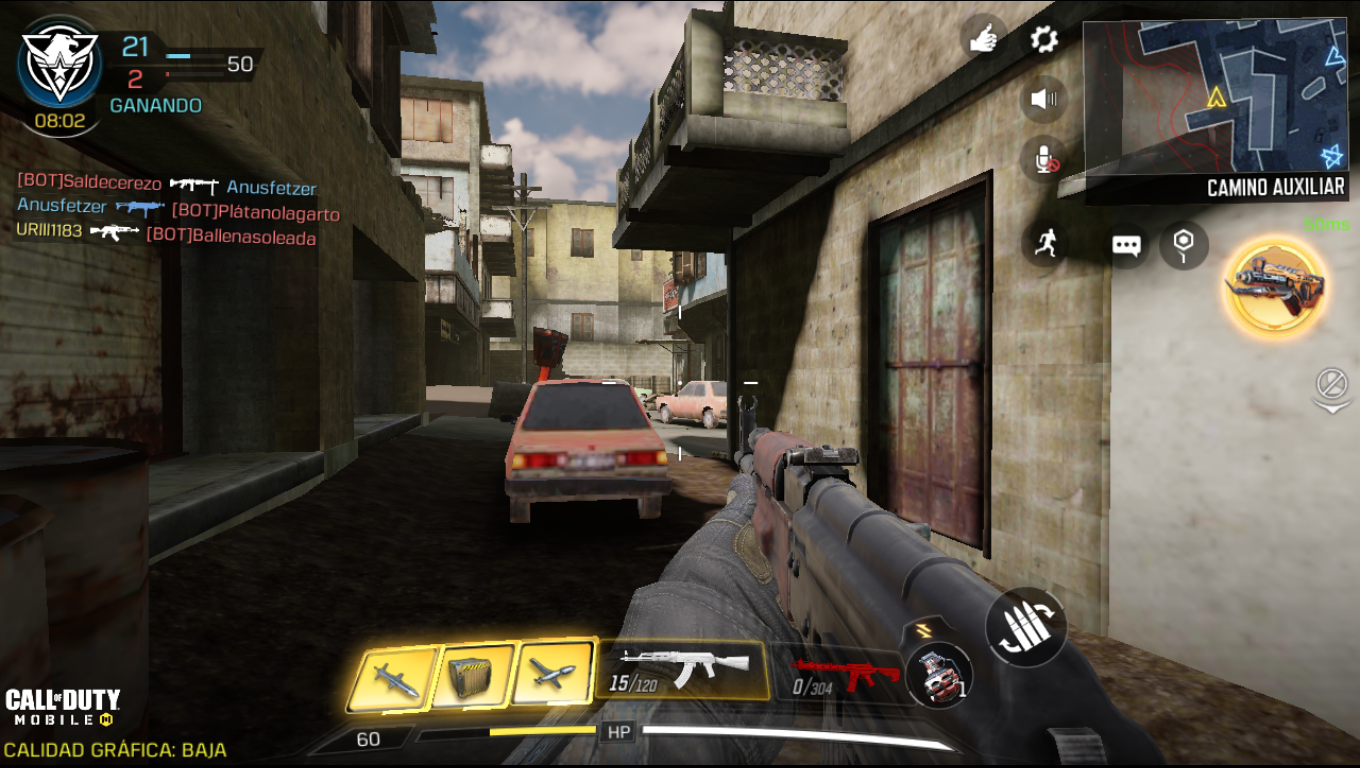Open the quick chat bubble
The width and height of the screenshot is (1360, 768).
1127,245
